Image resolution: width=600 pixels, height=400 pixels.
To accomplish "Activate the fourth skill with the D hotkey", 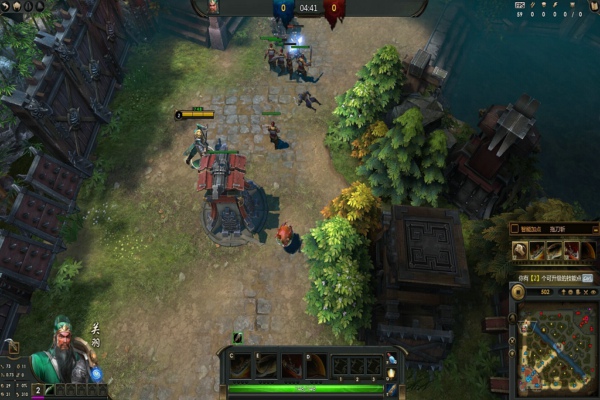I will pos(316,366).
